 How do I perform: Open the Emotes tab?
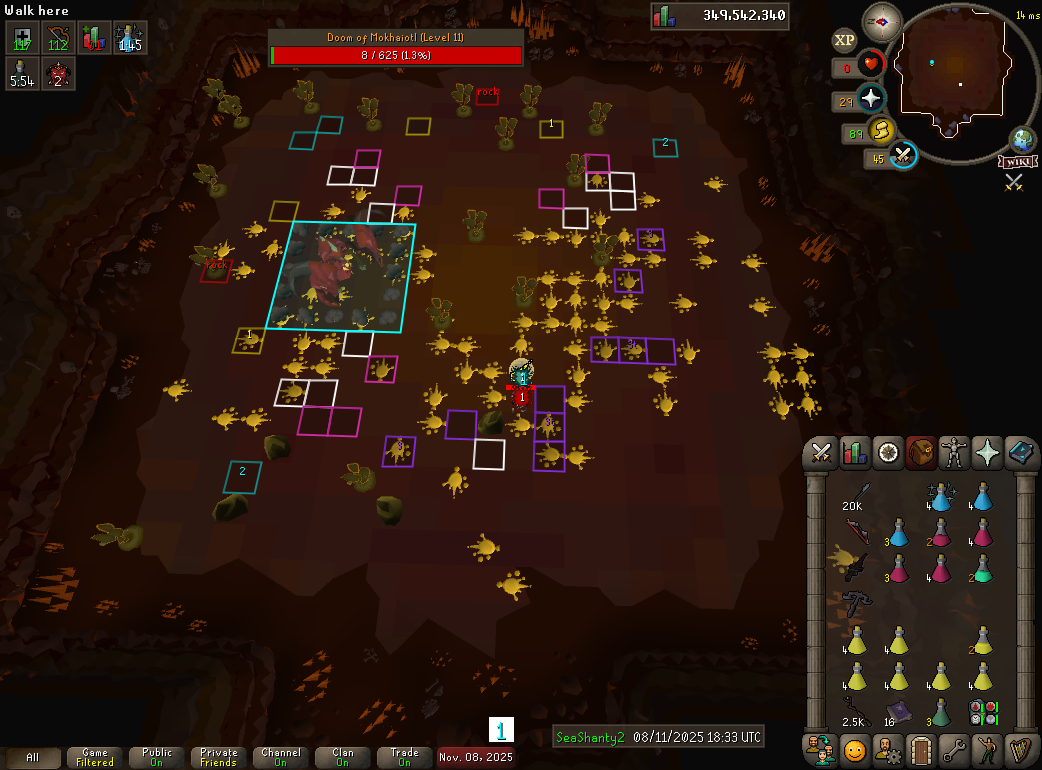click(x=987, y=748)
